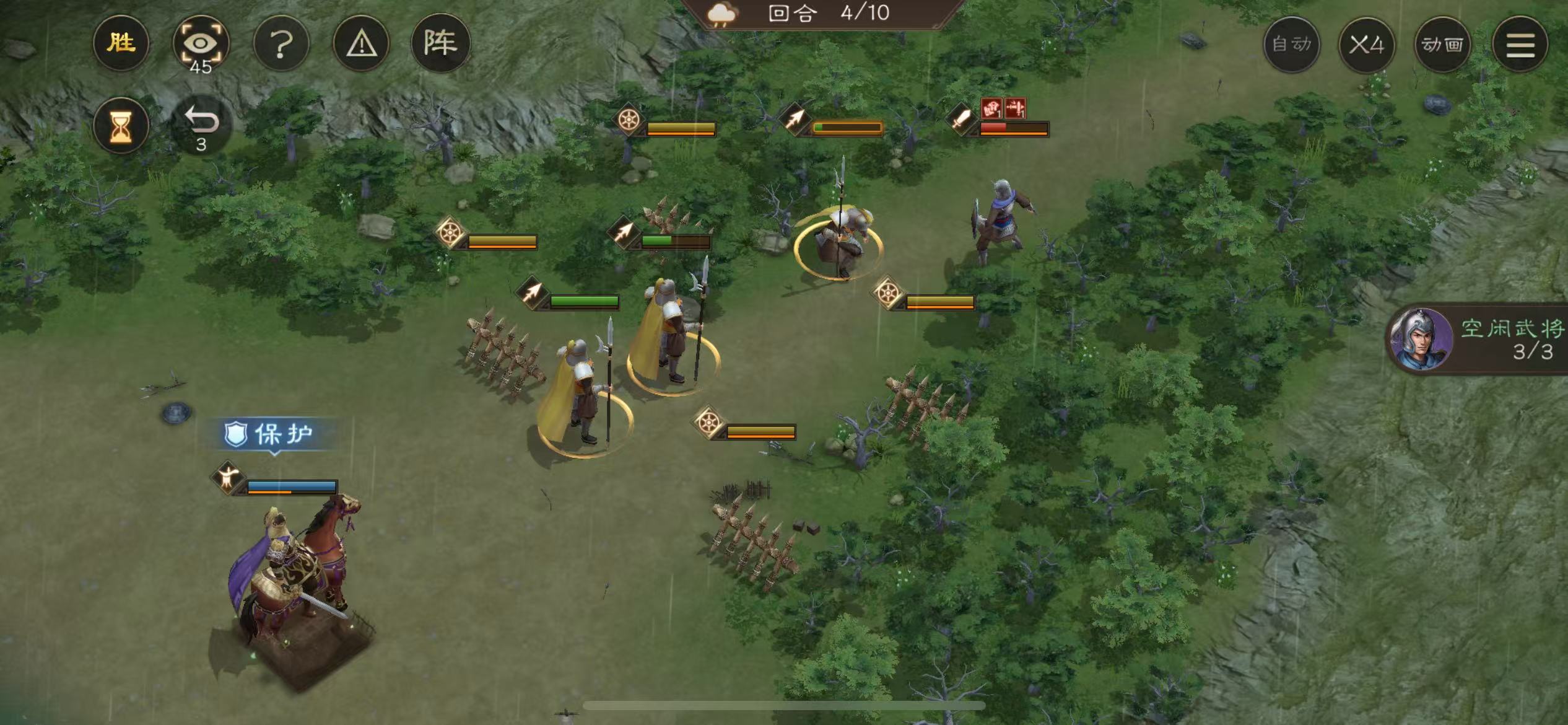Toggle the X4 battle speed
This screenshot has width=1568, height=725.
(1367, 45)
